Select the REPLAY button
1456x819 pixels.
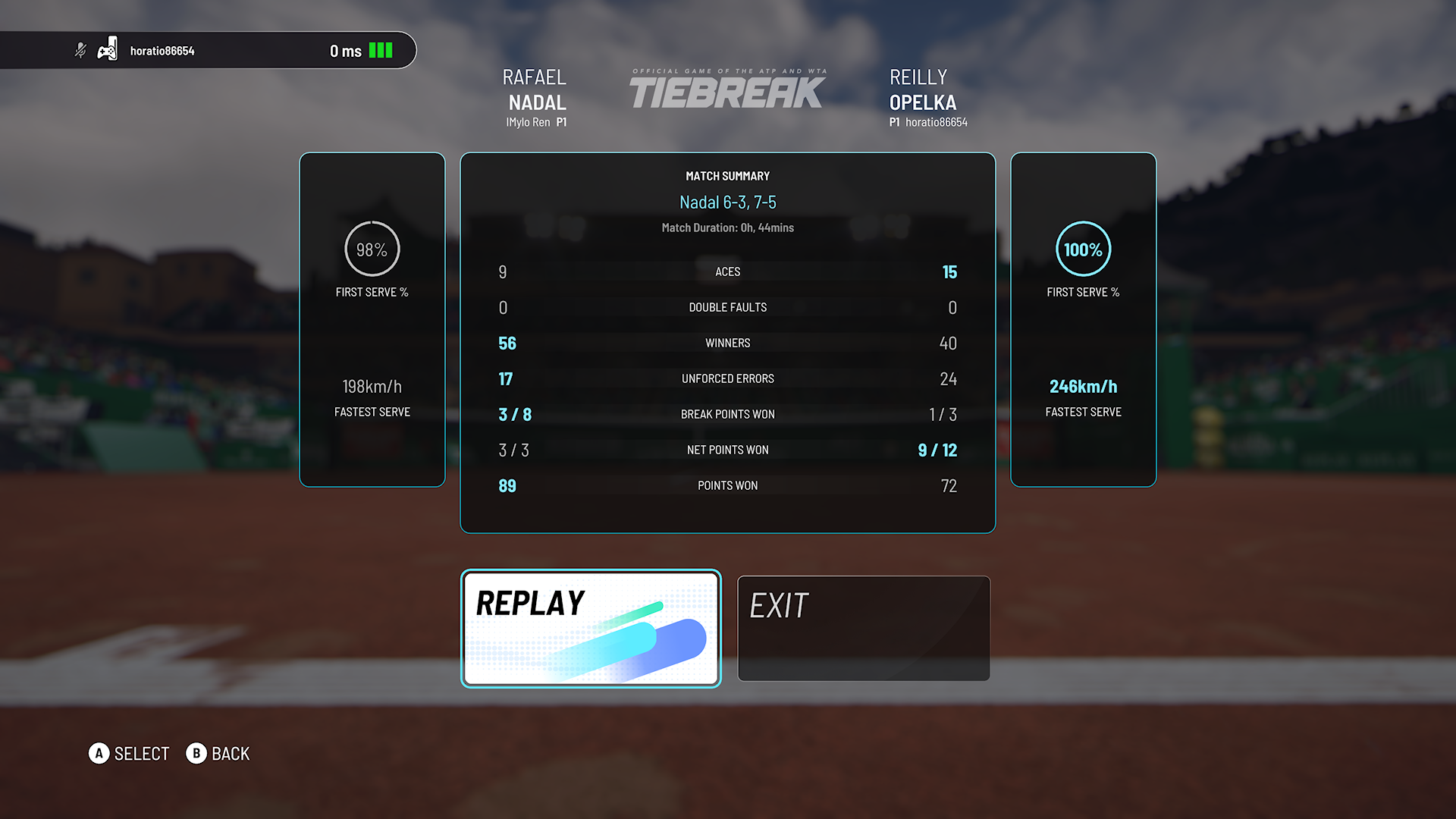click(591, 629)
